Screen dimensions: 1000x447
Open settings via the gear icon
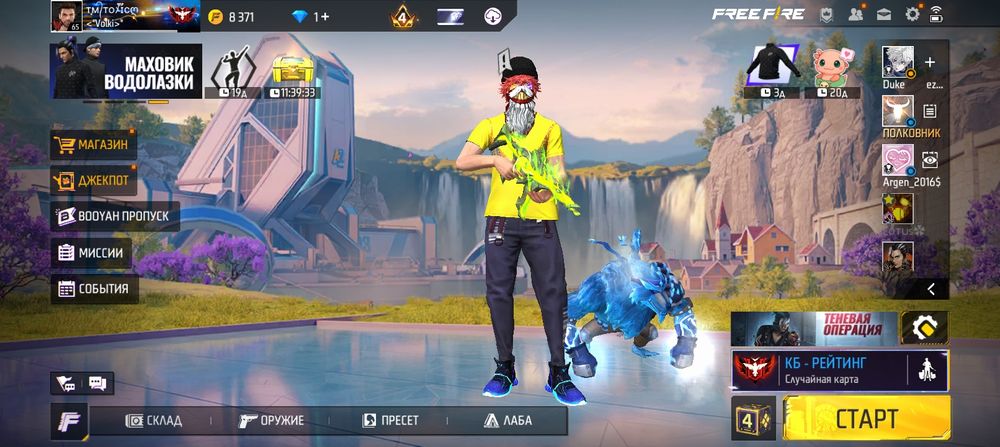912,14
